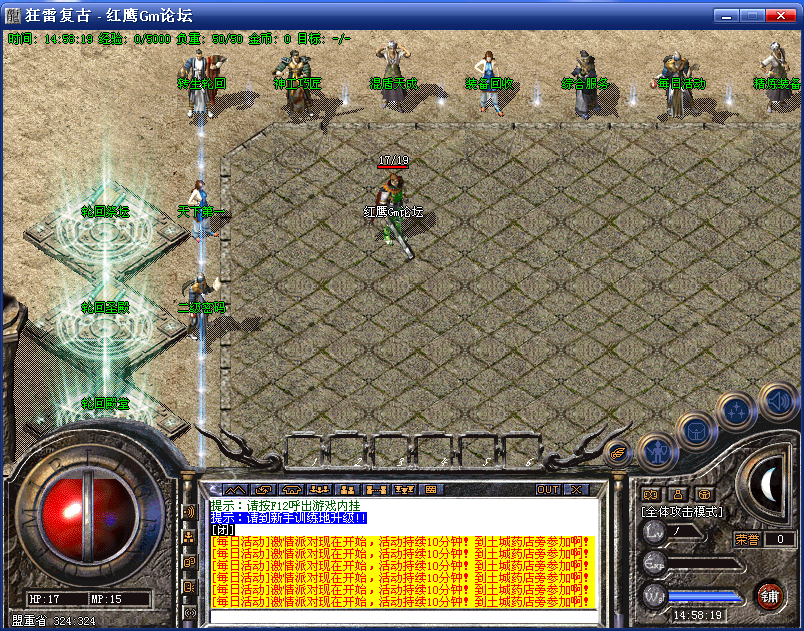Toggle sound with the speaker button
This screenshot has width=804, height=631.
(776, 402)
